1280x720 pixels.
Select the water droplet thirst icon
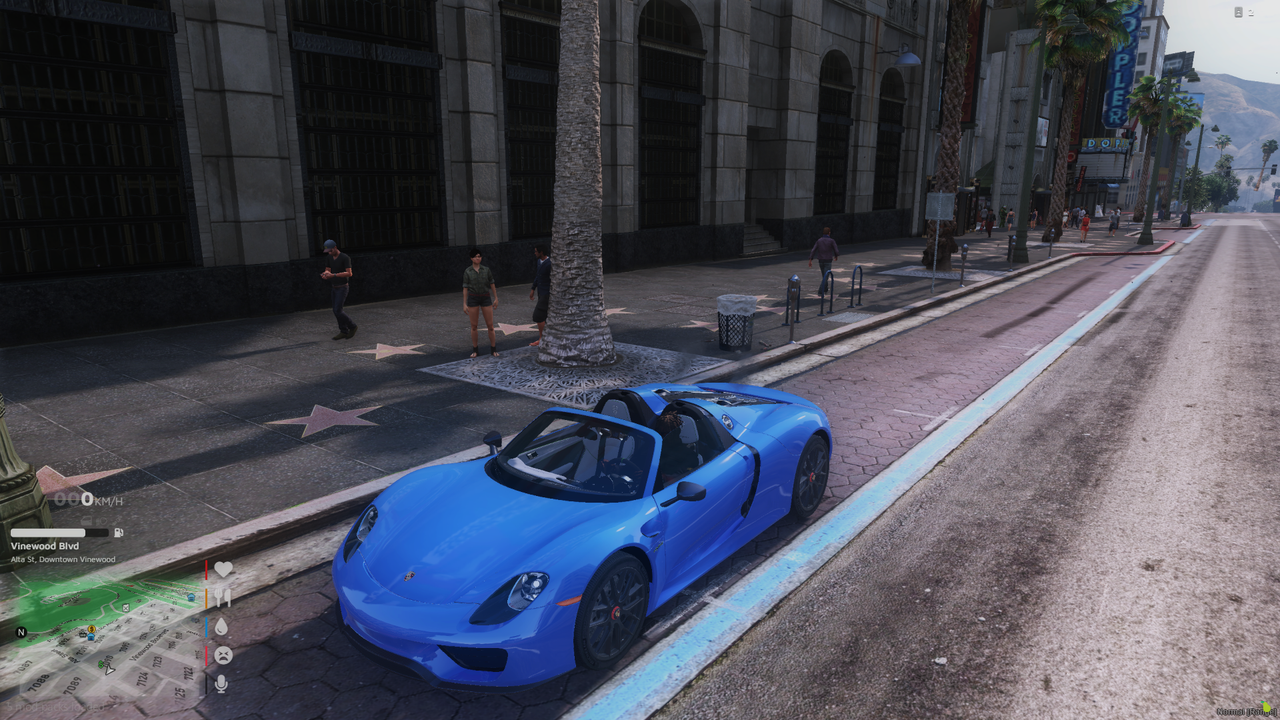221,626
